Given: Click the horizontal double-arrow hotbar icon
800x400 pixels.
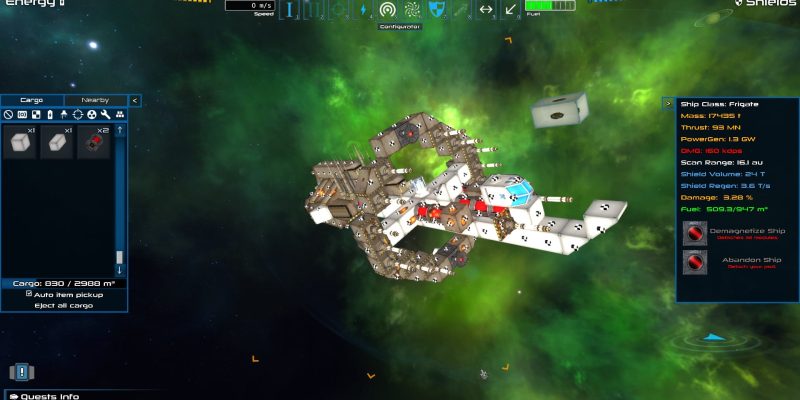Looking at the screenshot, I should [x=486, y=10].
